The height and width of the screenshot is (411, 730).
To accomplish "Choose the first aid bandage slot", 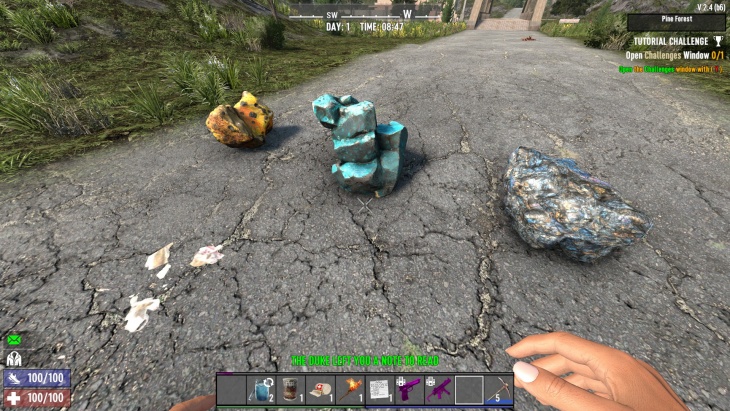I will [321, 389].
